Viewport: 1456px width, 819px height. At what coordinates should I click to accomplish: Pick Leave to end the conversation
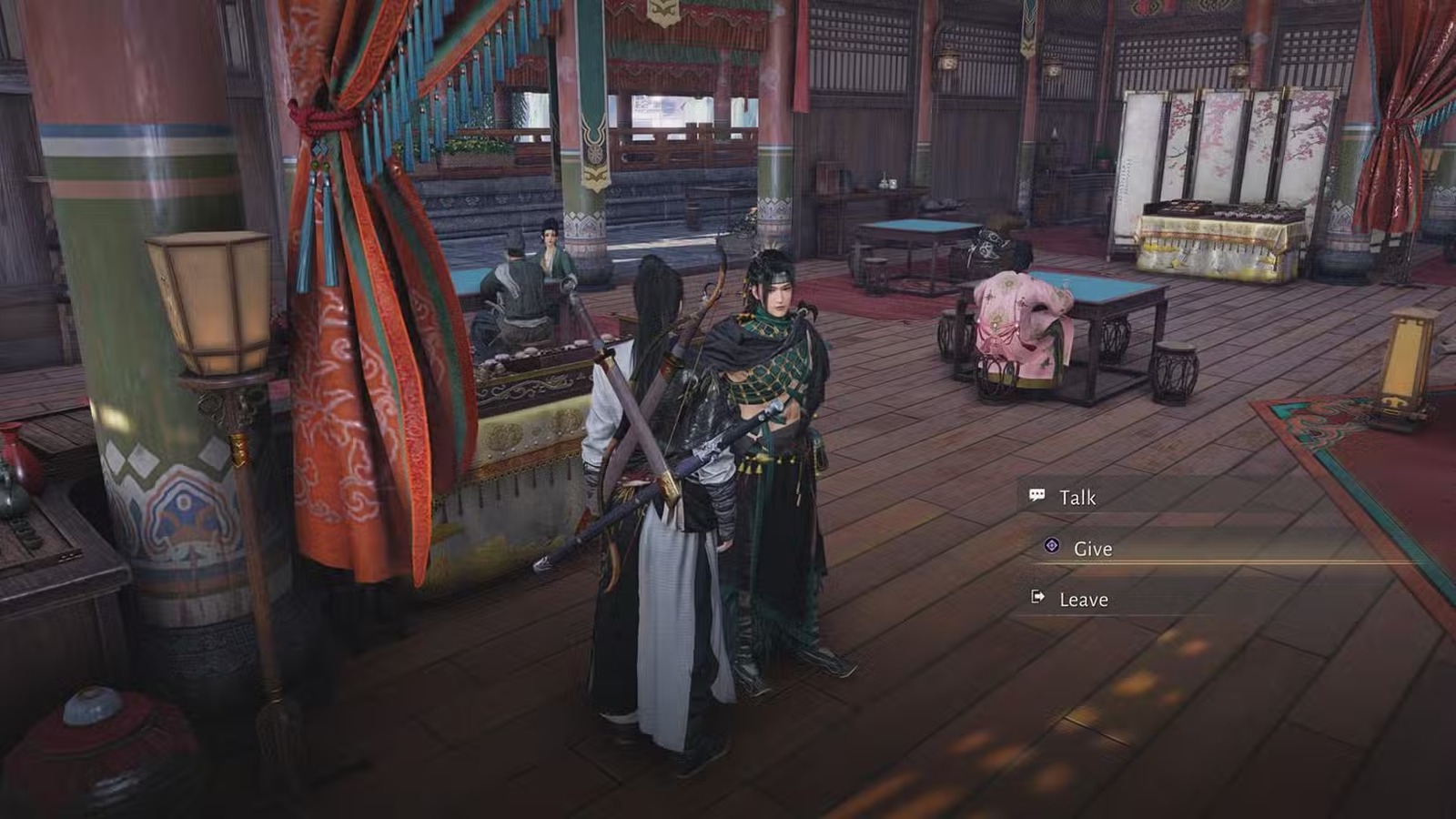[x=1083, y=600]
